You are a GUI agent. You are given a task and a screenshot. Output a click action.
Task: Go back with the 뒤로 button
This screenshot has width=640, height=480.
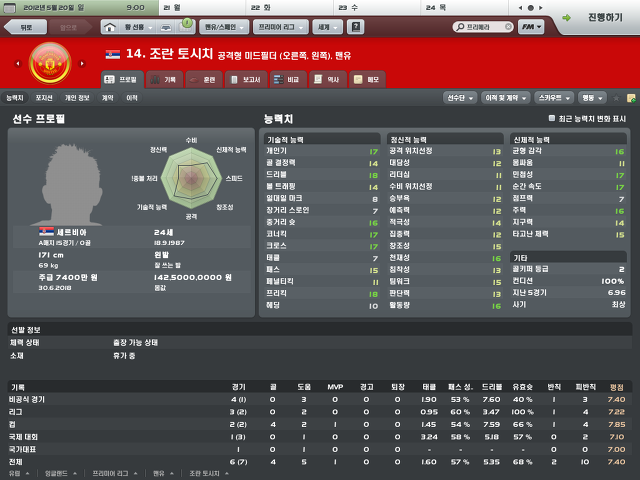27,28
